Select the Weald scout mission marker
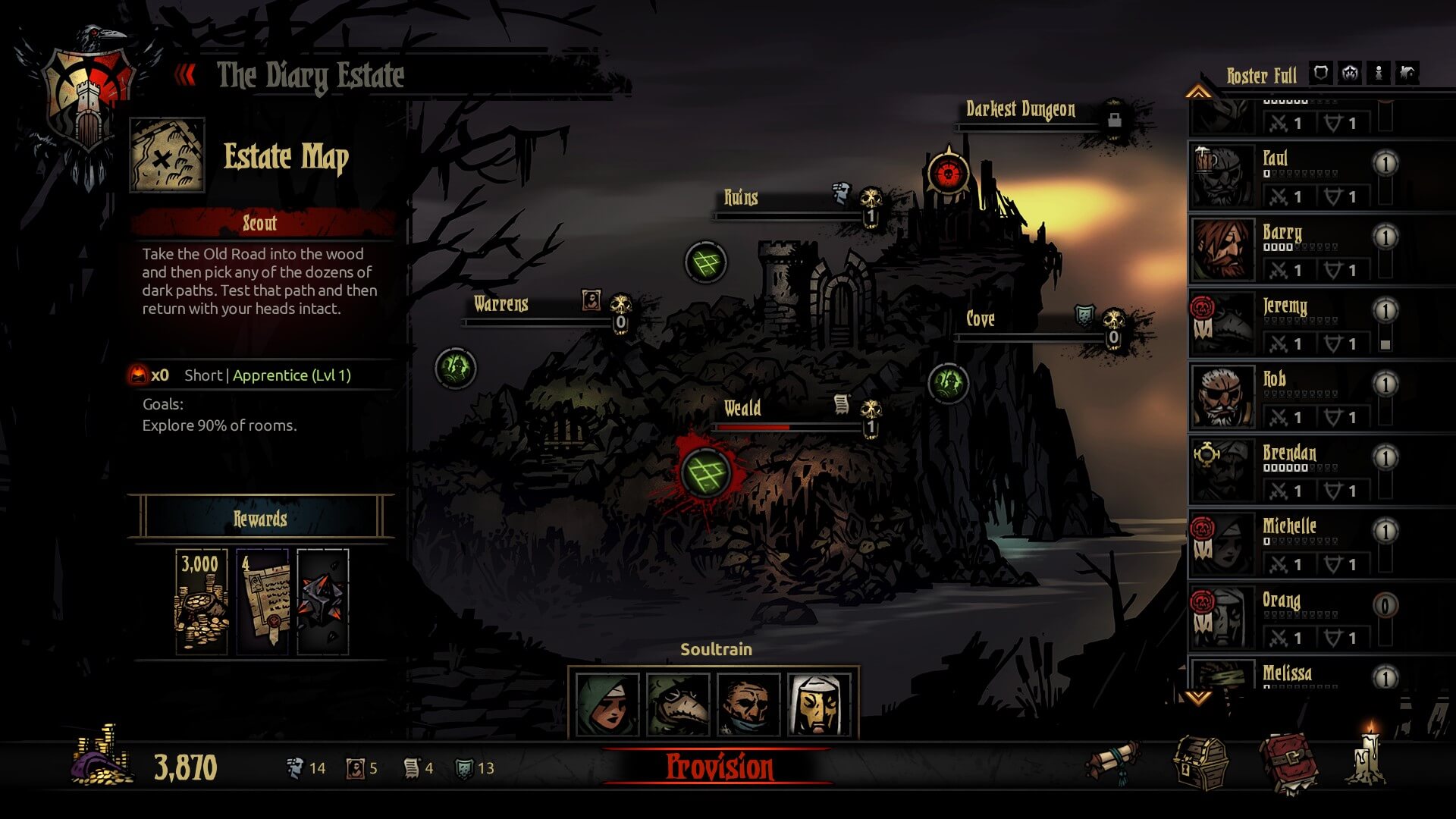1456x819 pixels. [x=705, y=473]
